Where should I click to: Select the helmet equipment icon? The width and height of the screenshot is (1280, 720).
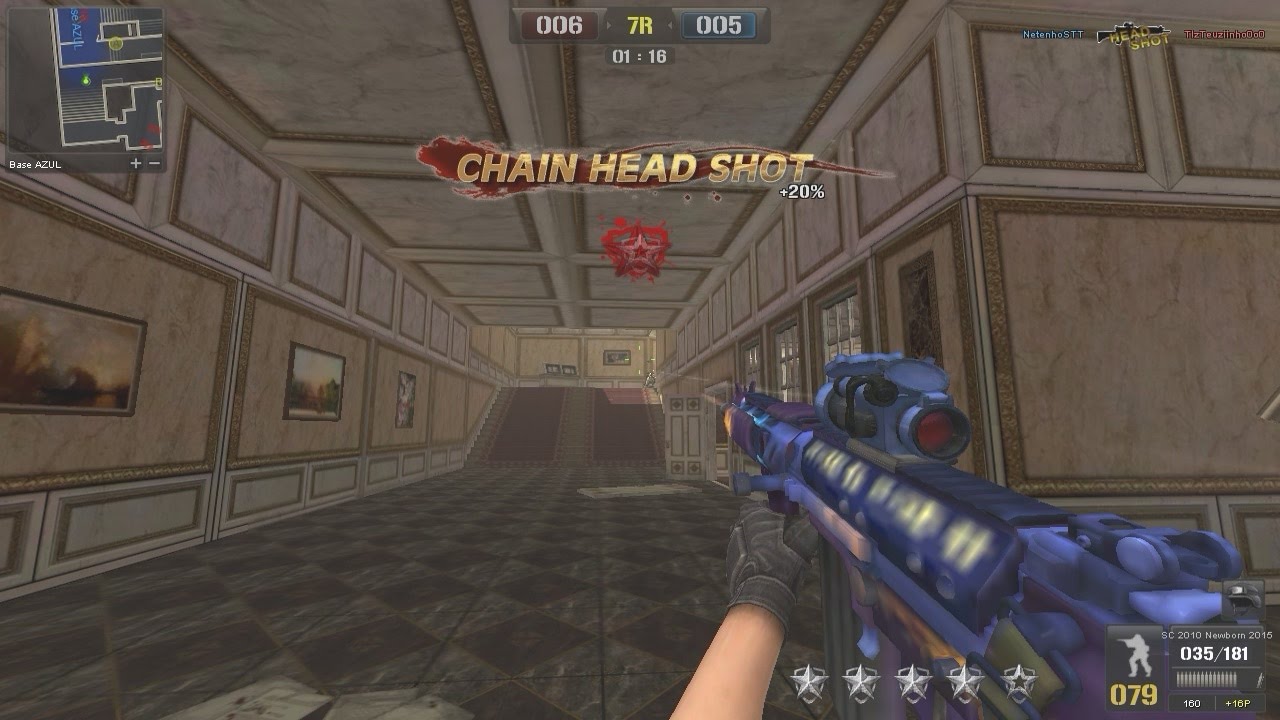(1245, 599)
